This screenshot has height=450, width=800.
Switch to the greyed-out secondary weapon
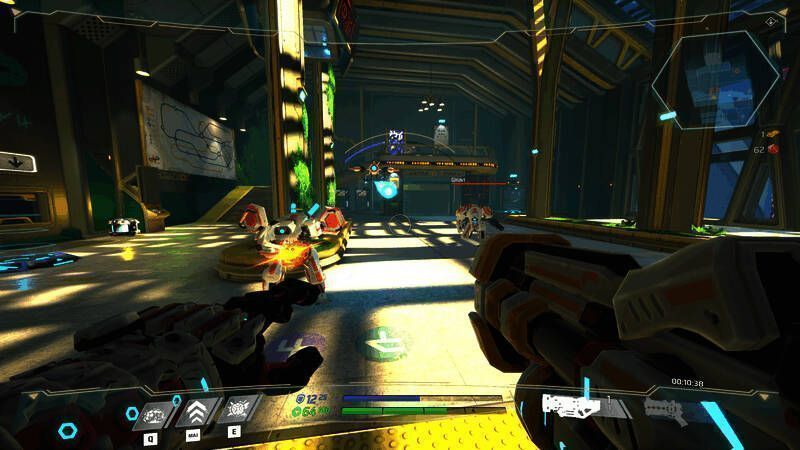(x=665, y=406)
